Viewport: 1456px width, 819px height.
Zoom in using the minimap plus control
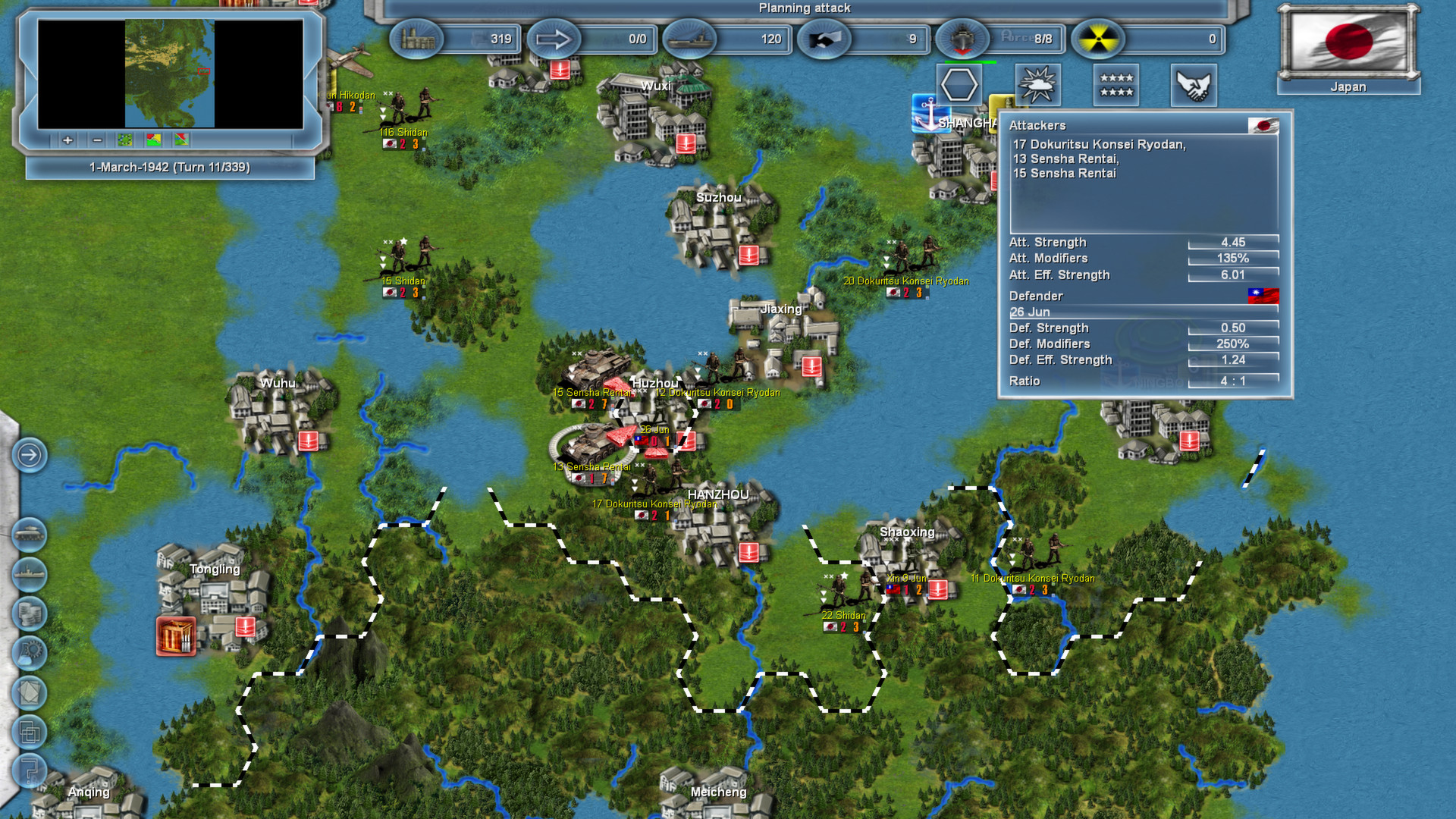click(67, 141)
